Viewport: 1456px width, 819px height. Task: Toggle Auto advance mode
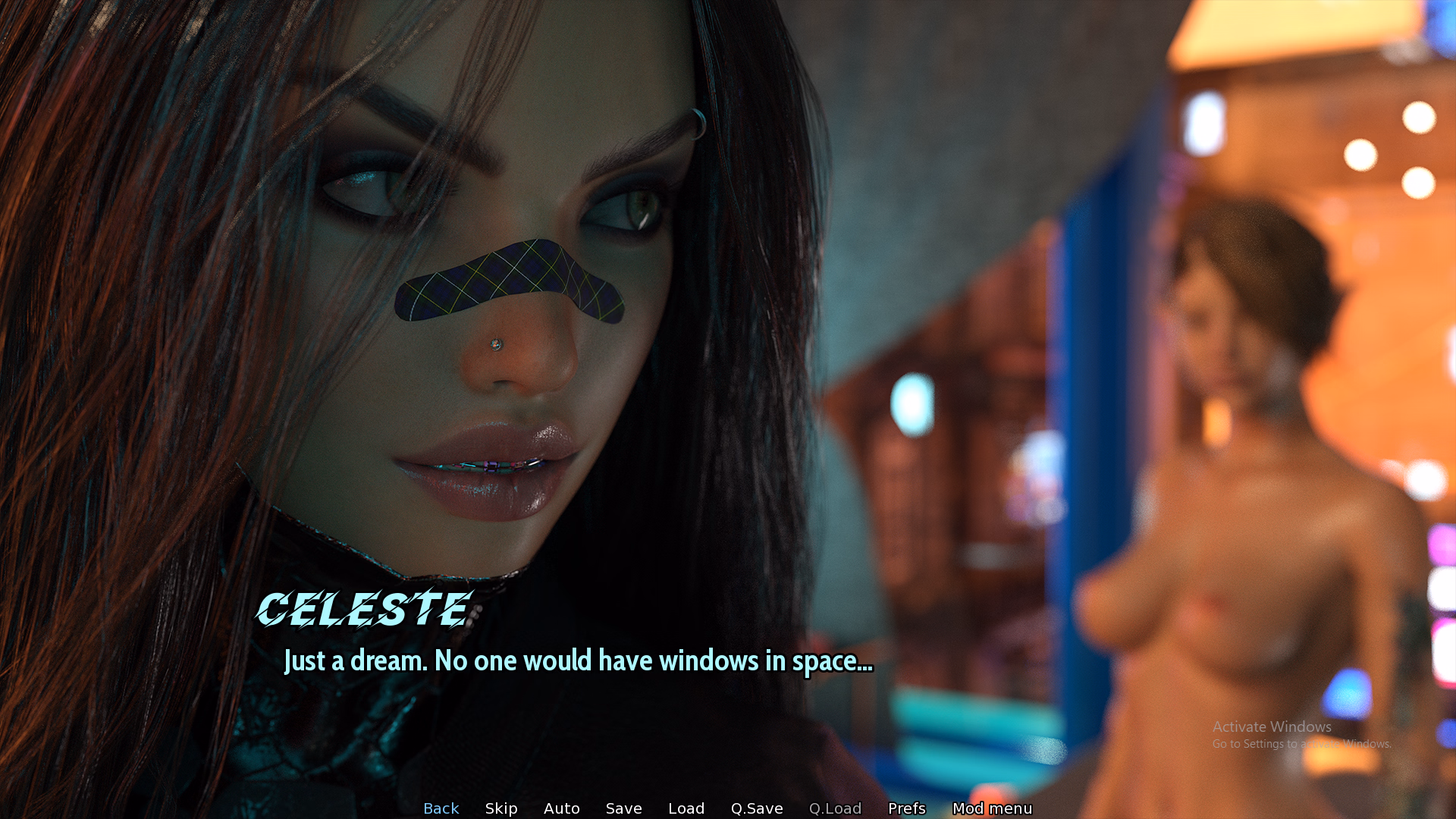tap(561, 808)
